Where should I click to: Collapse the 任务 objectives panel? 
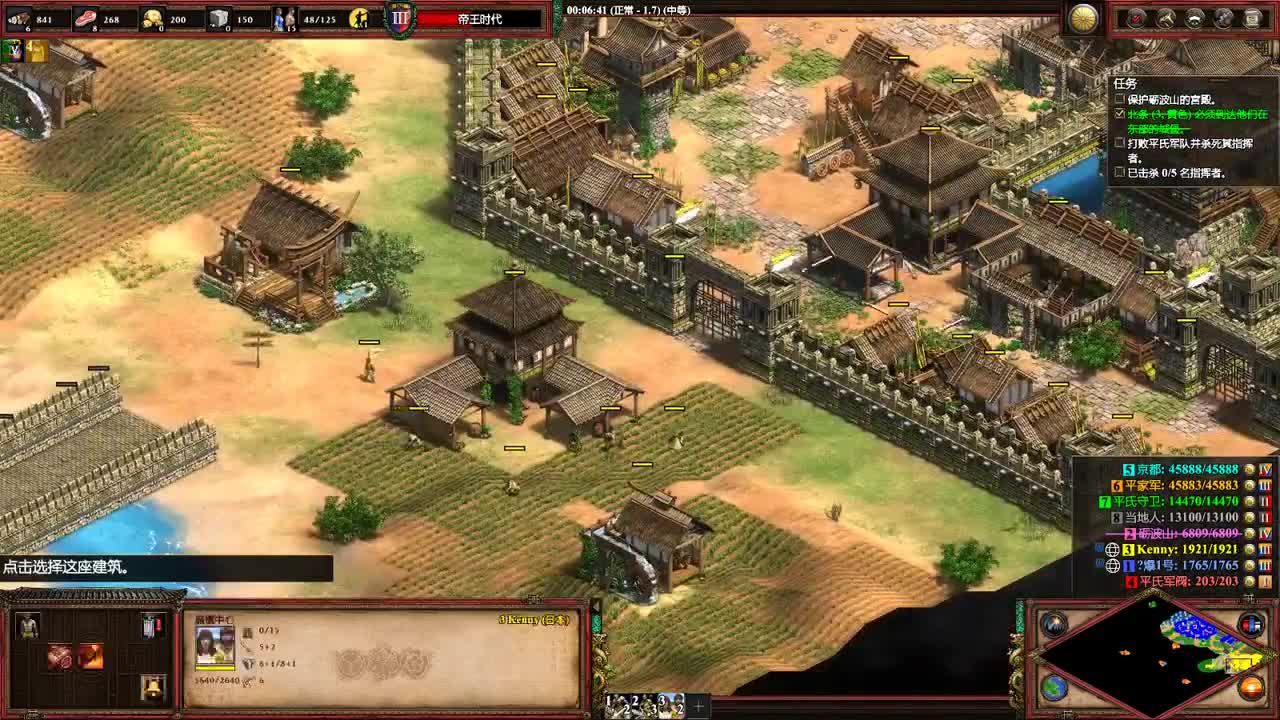pyautogui.click(x=1120, y=82)
